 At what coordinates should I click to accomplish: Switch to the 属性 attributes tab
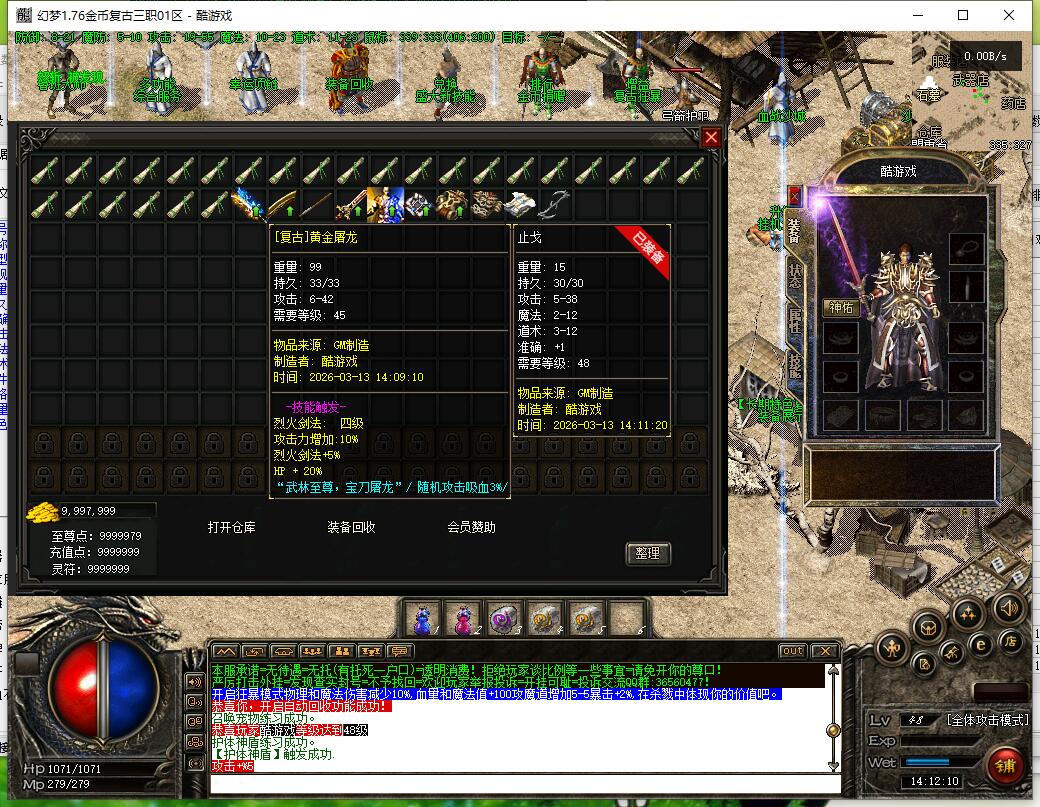click(795, 322)
